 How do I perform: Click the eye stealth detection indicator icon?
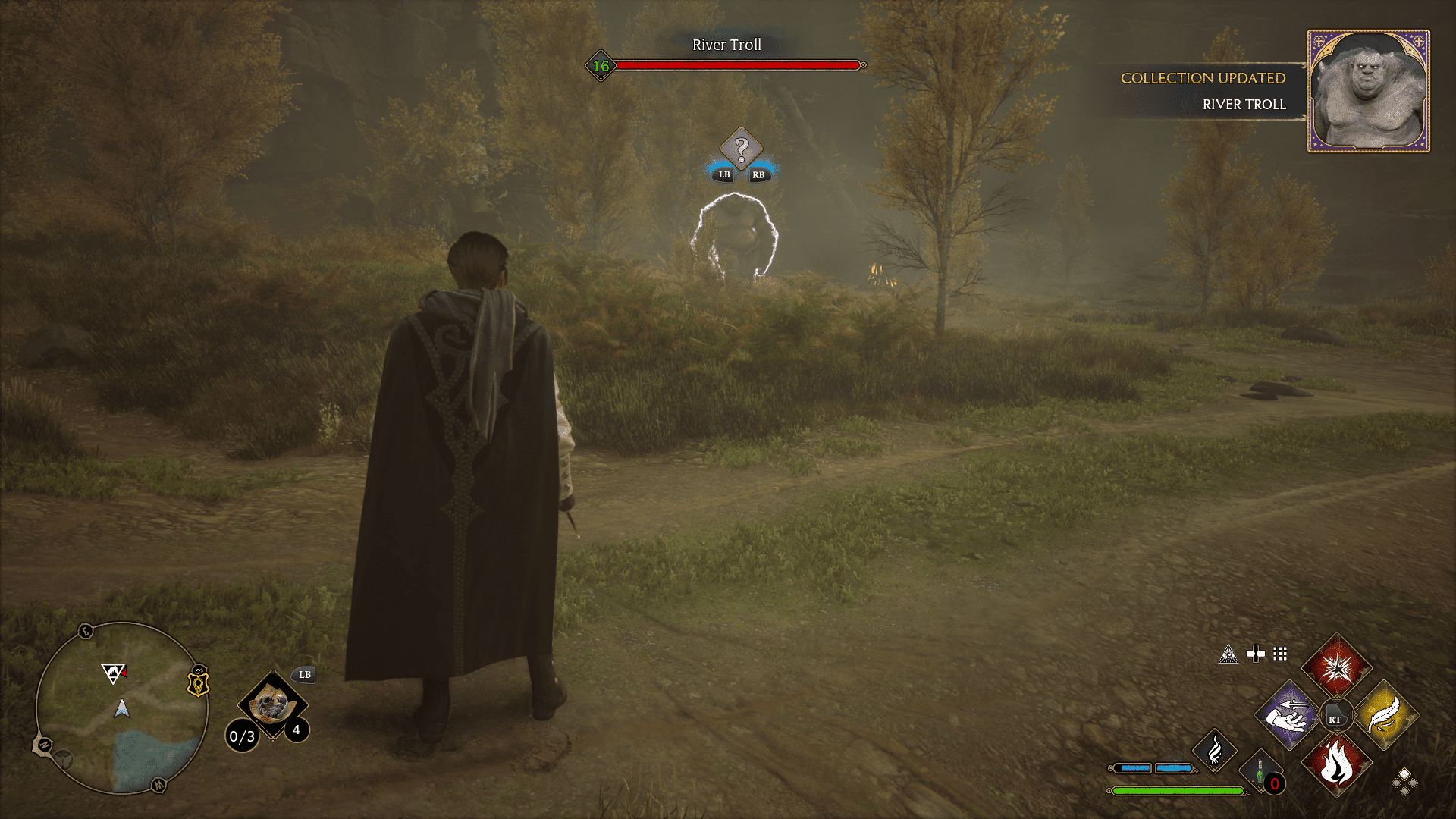1229,654
